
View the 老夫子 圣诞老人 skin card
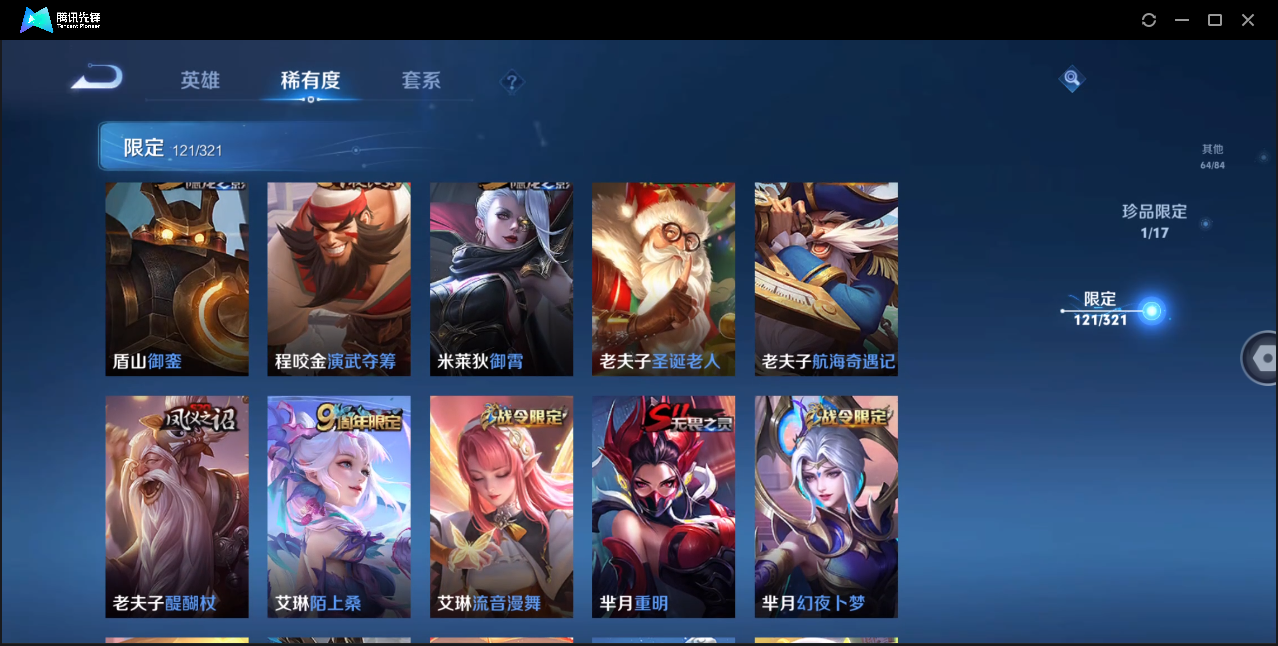click(663, 279)
